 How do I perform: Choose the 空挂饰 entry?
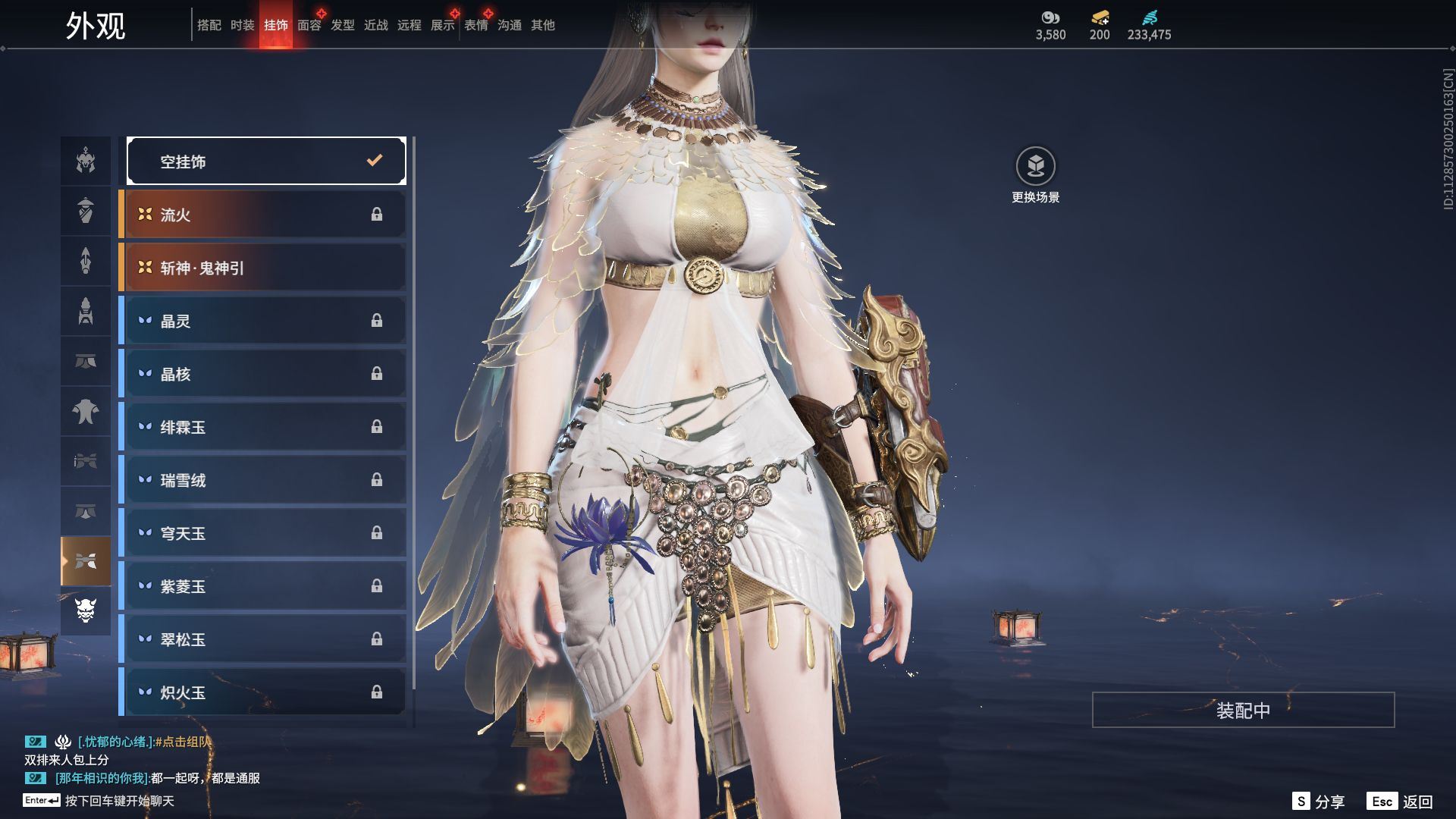(x=266, y=161)
